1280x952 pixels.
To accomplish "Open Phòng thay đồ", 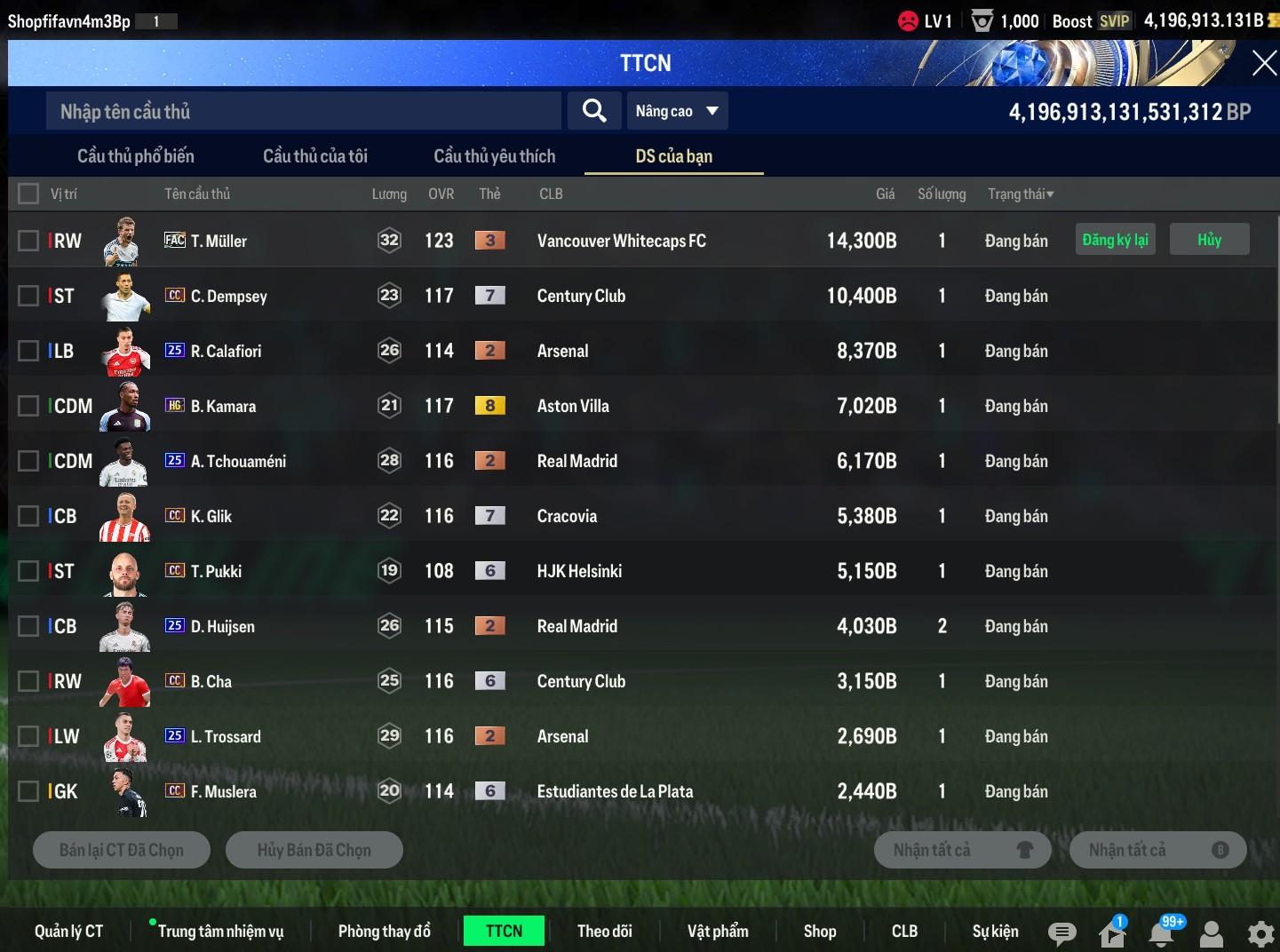I will [x=384, y=931].
